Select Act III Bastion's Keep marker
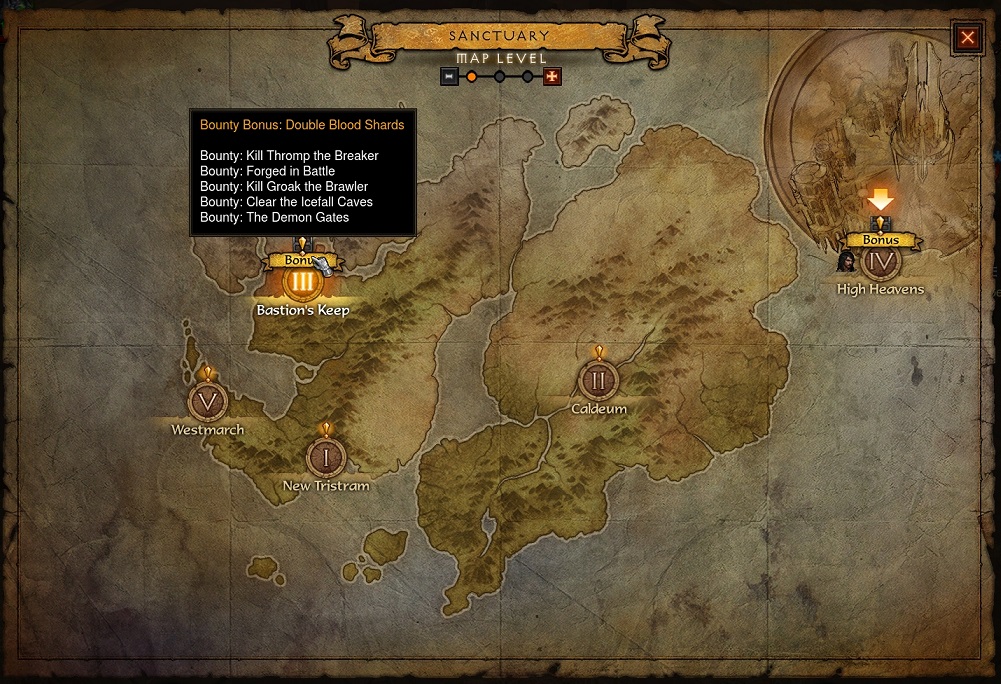Screen dimensions: 1001x684 coord(301,282)
